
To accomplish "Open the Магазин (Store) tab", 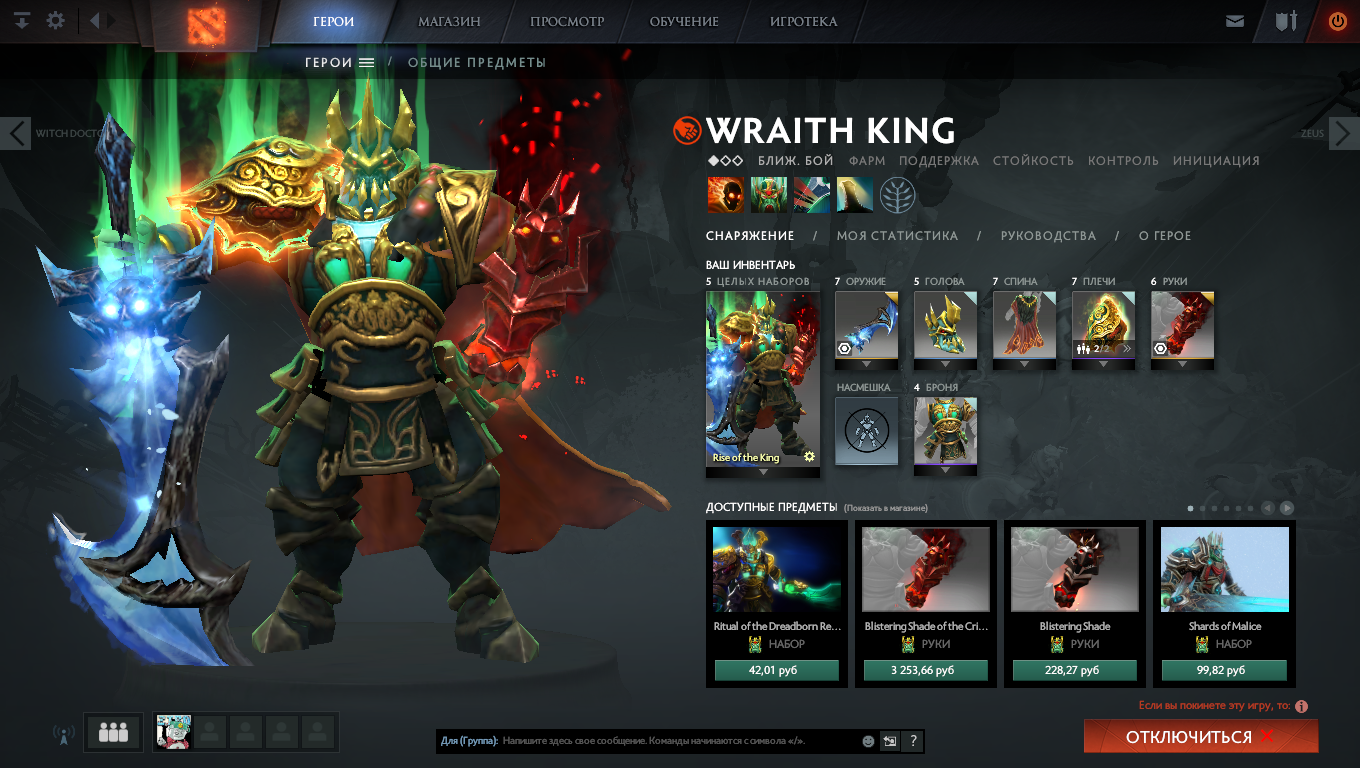I will point(449,21).
